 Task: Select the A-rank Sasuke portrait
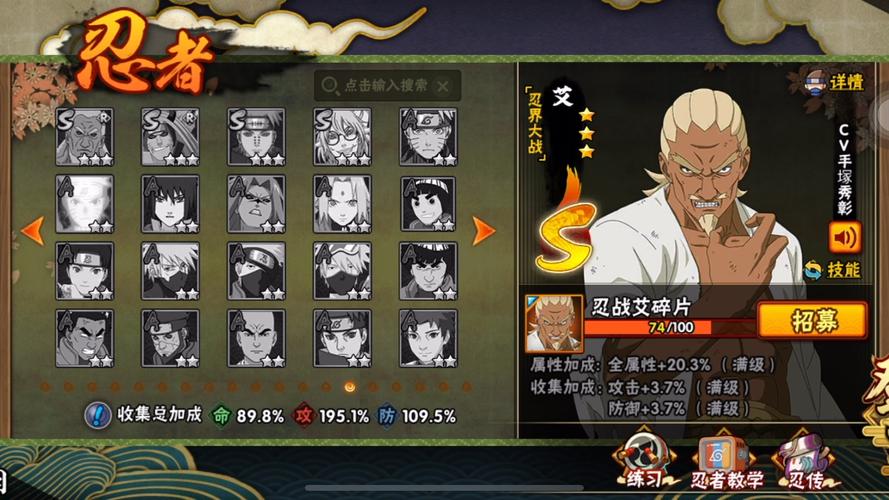pos(170,204)
